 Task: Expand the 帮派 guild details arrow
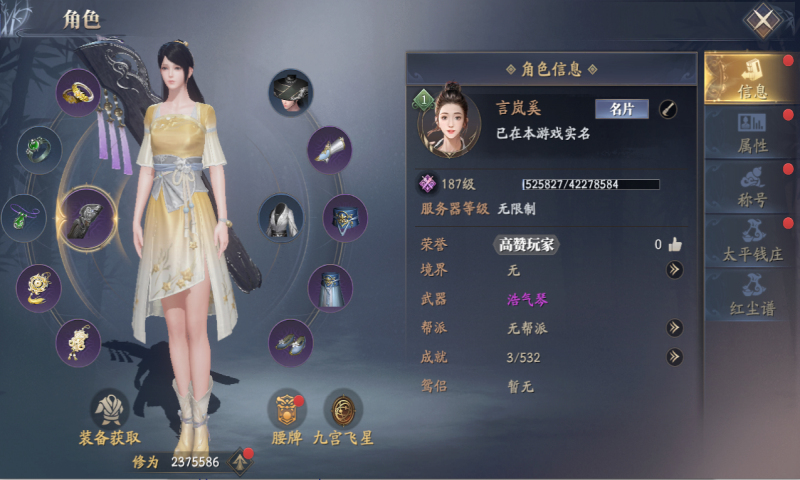pyautogui.click(x=675, y=327)
